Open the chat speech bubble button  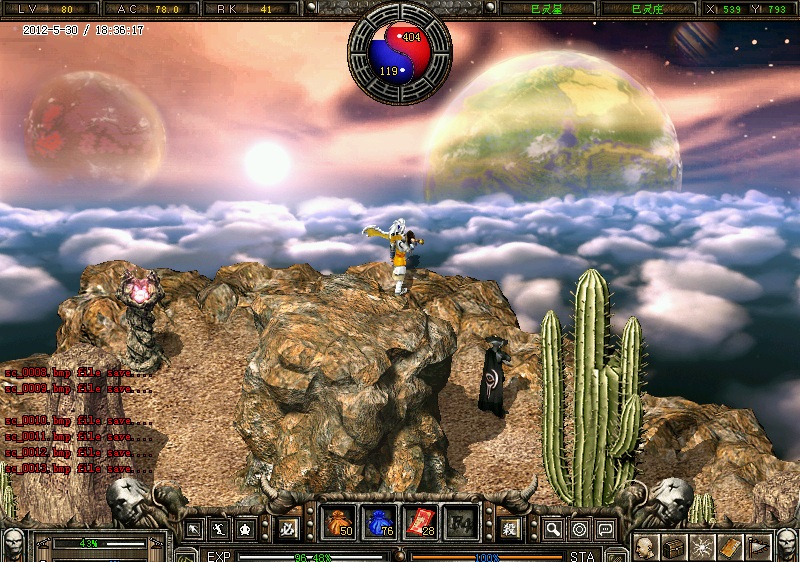pos(605,528)
